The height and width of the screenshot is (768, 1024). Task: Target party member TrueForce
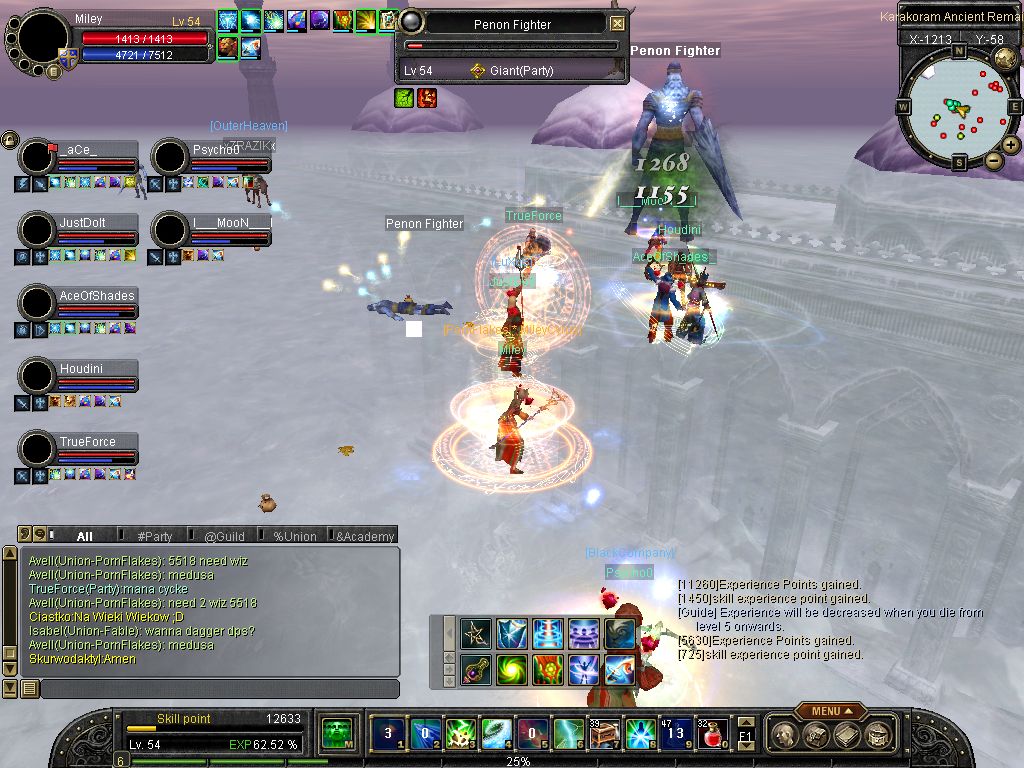(87, 442)
